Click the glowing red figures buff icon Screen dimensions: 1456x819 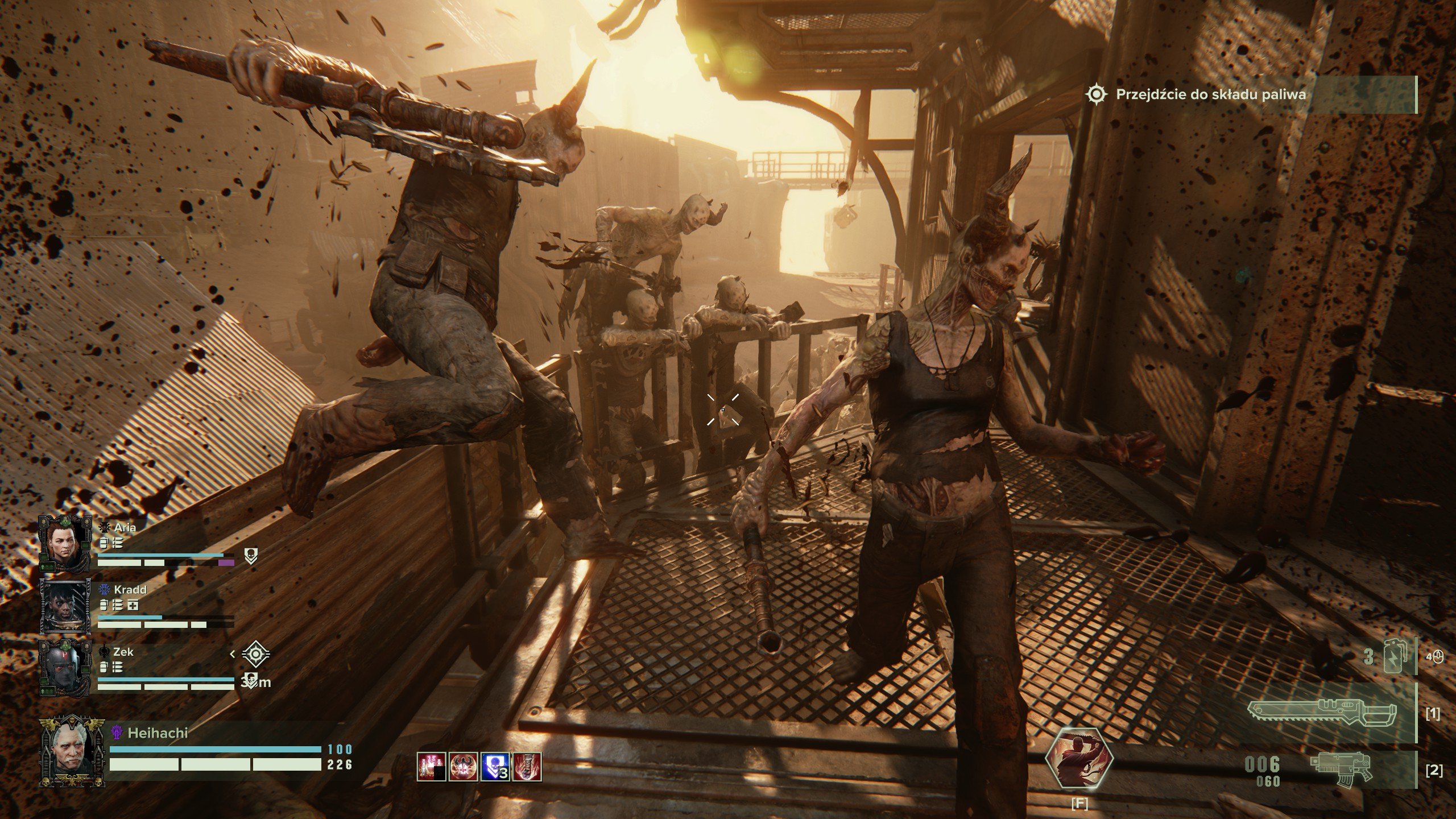click(x=431, y=767)
